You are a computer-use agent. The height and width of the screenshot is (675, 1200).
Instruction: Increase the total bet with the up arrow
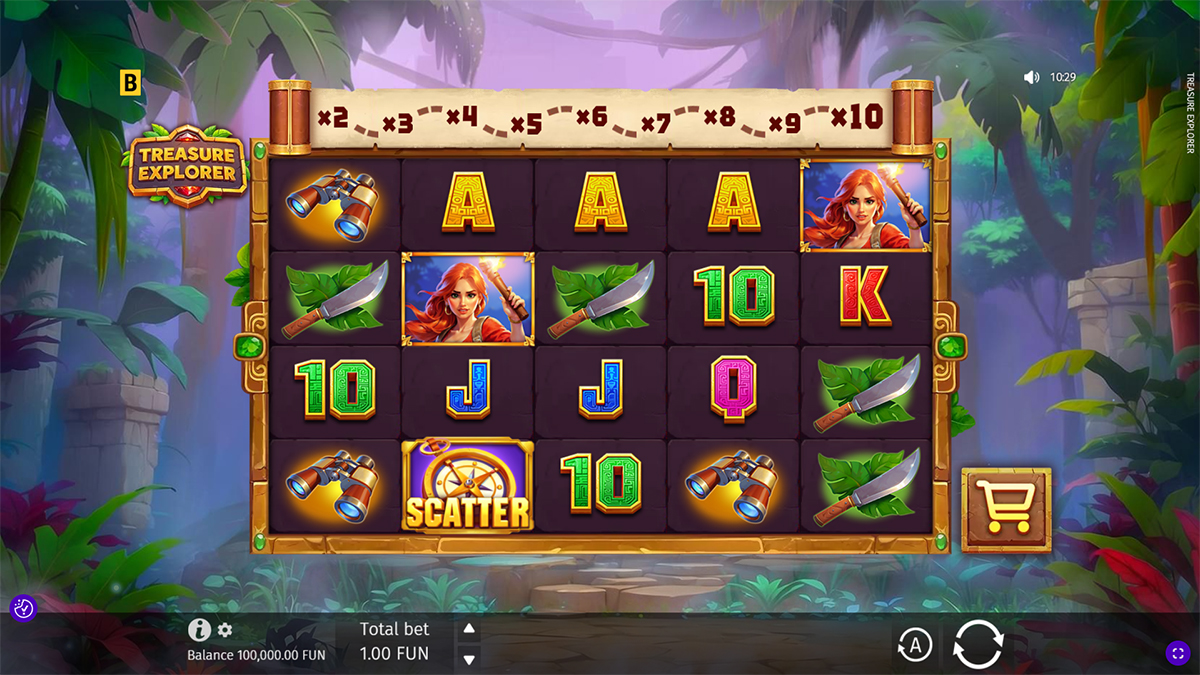[468, 629]
